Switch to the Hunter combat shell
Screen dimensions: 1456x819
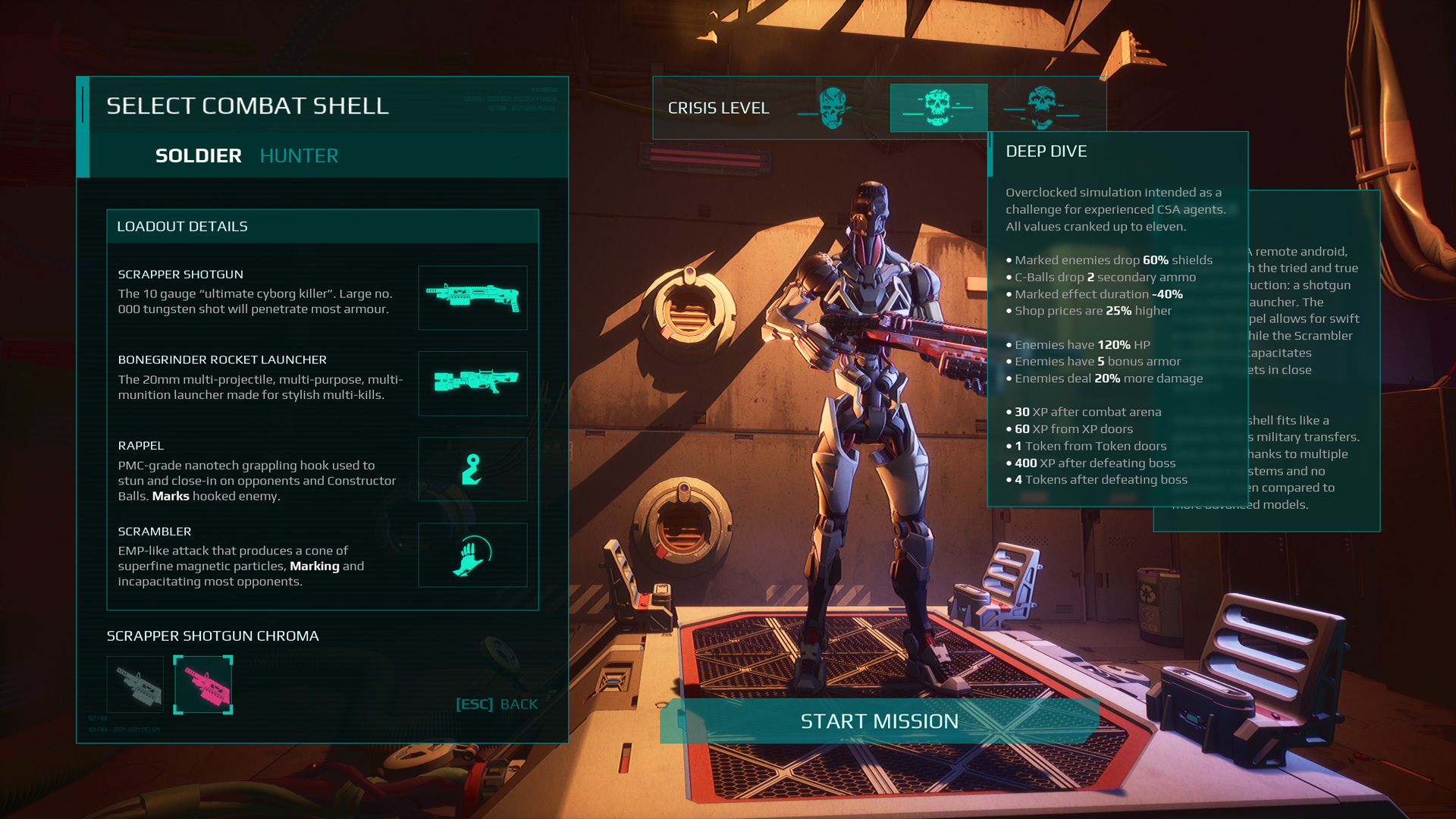point(299,155)
